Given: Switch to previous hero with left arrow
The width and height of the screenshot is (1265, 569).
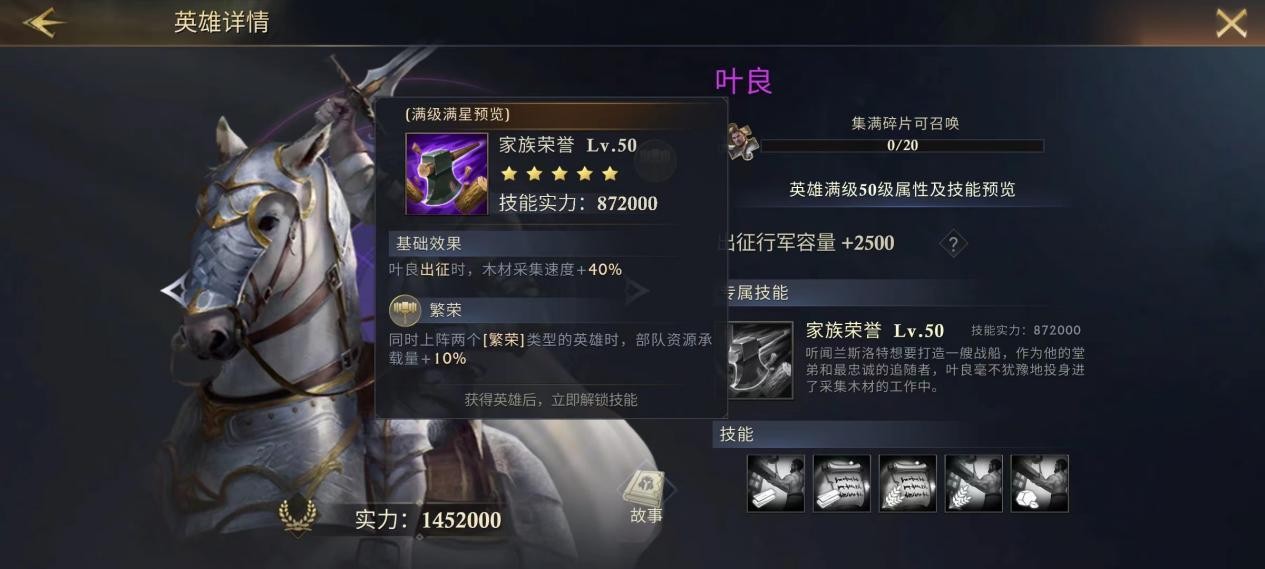Looking at the screenshot, I should pyautogui.click(x=173, y=291).
